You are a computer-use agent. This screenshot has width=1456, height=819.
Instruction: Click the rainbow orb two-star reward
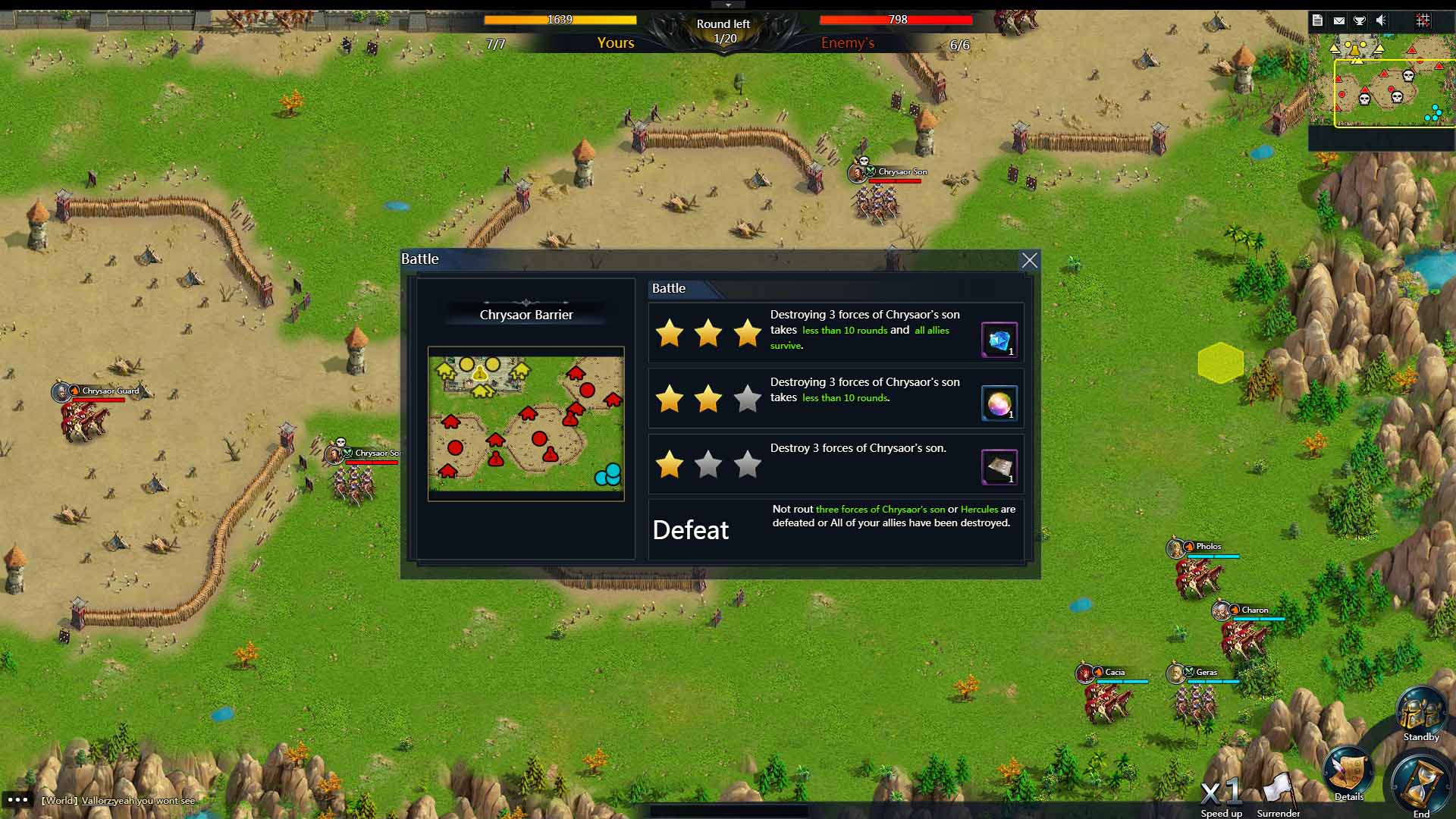pyautogui.click(x=999, y=403)
